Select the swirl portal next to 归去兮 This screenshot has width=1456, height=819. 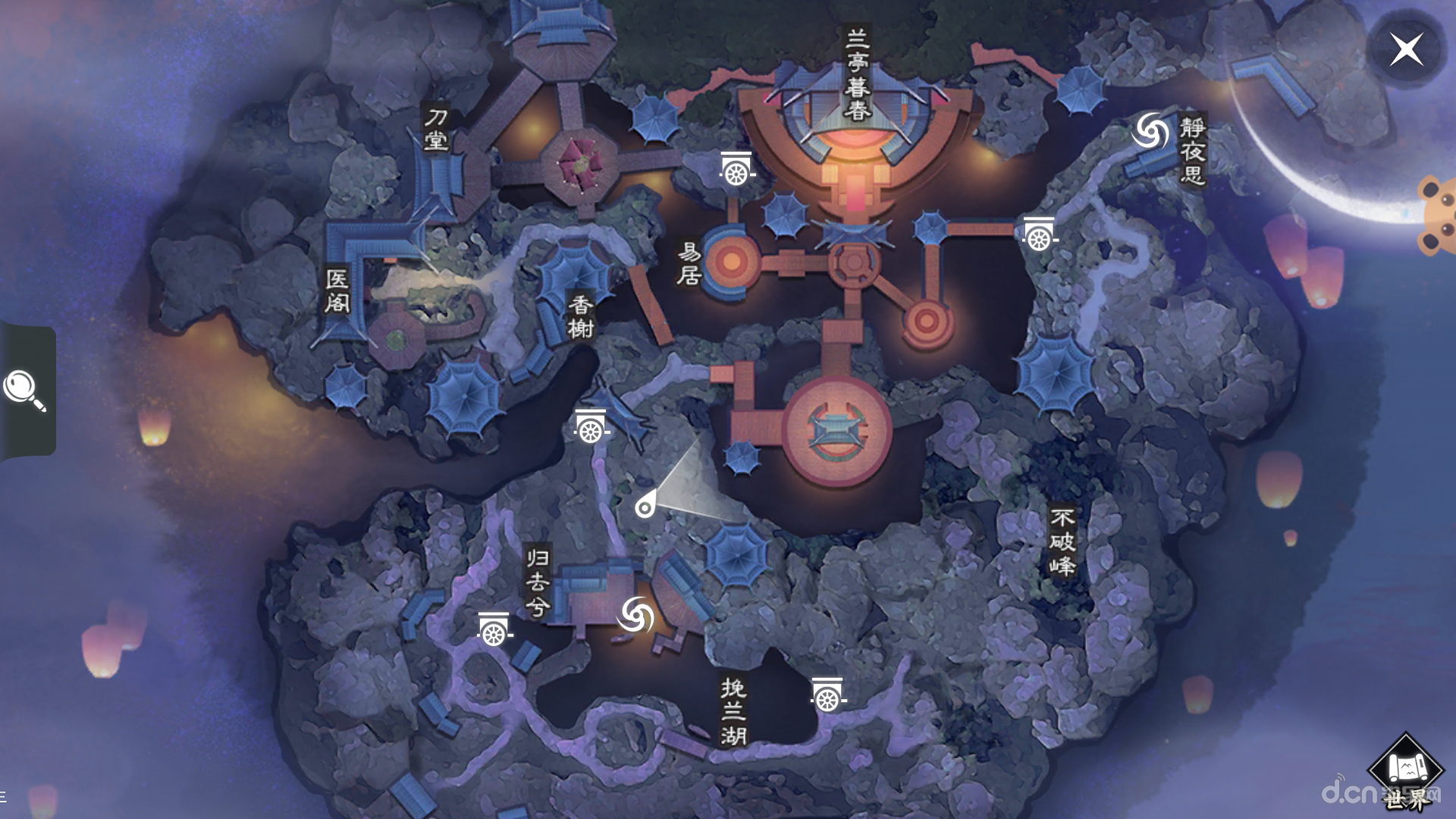[635, 614]
